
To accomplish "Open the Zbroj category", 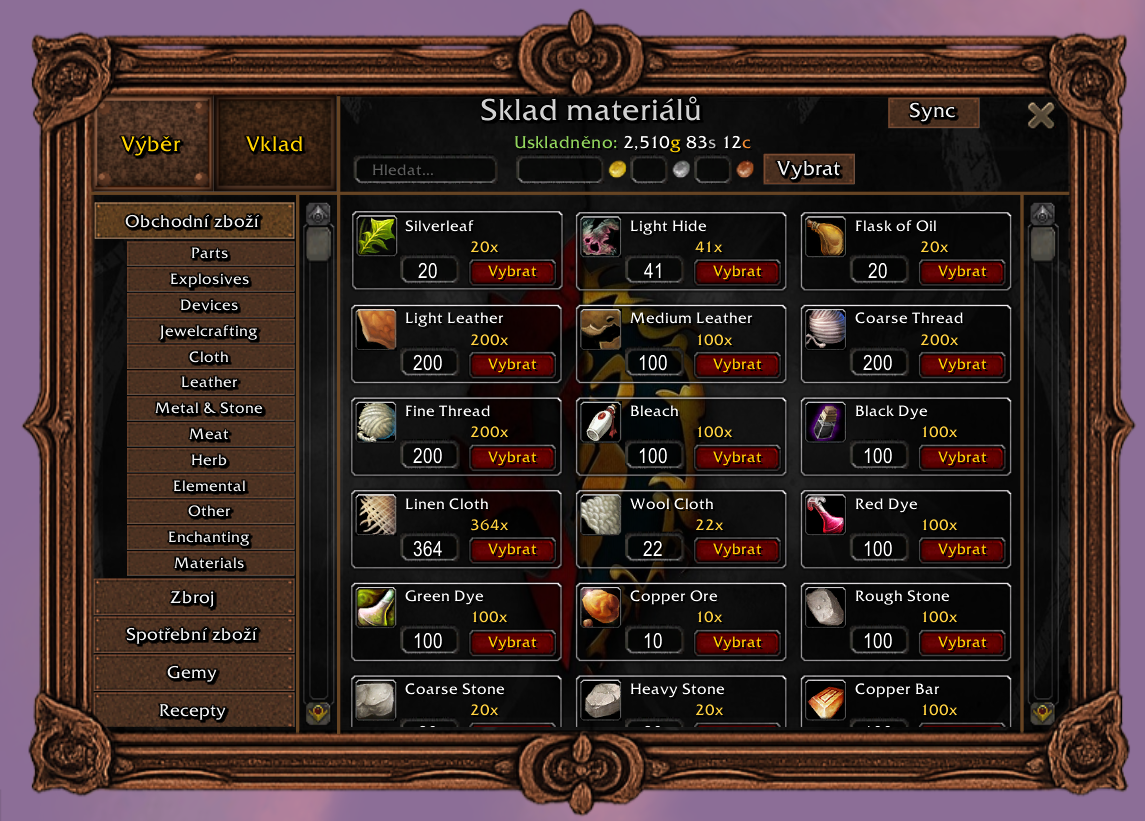I will click(x=193, y=598).
